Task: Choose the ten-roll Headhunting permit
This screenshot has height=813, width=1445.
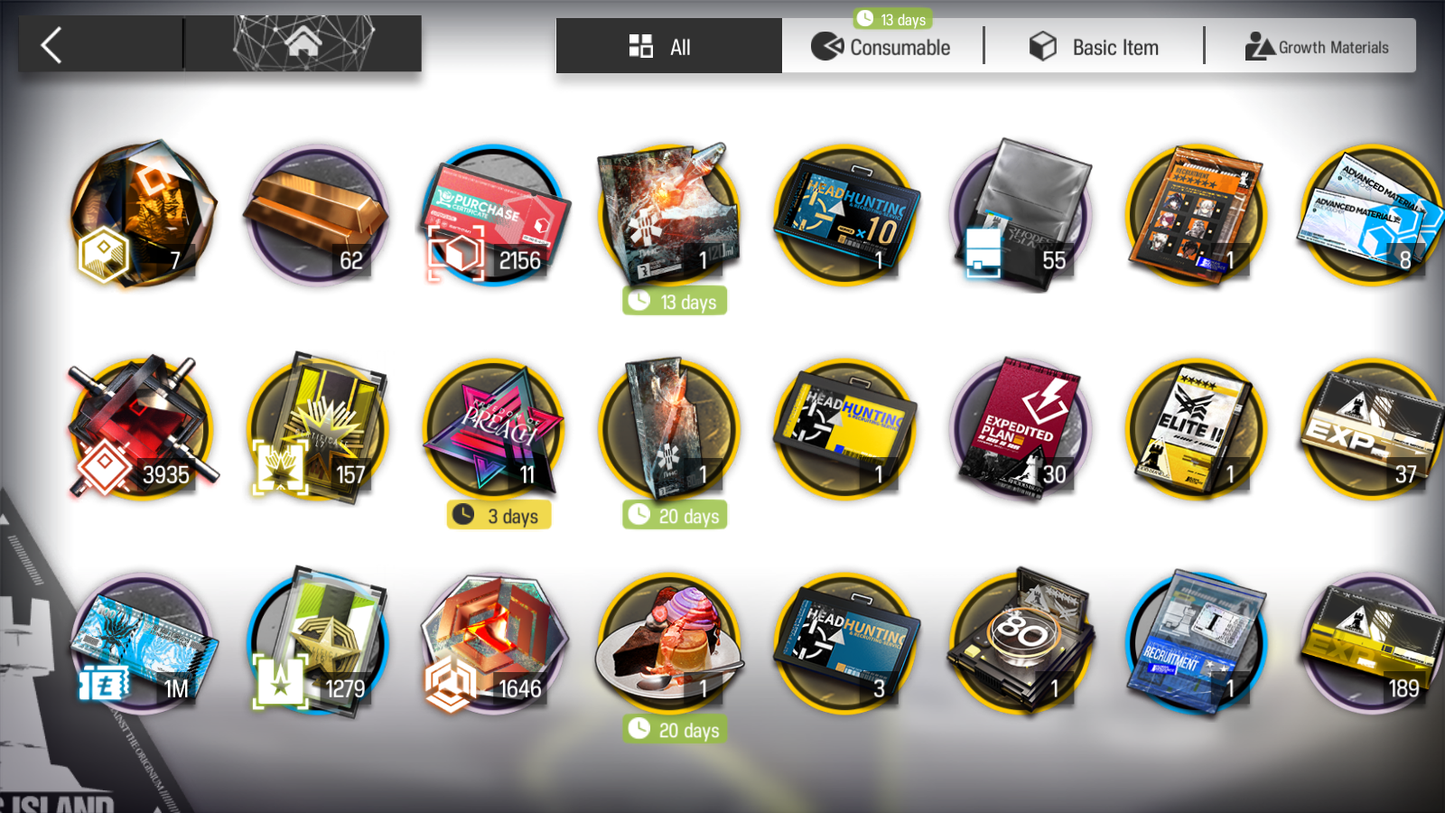Action: pos(845,215)
